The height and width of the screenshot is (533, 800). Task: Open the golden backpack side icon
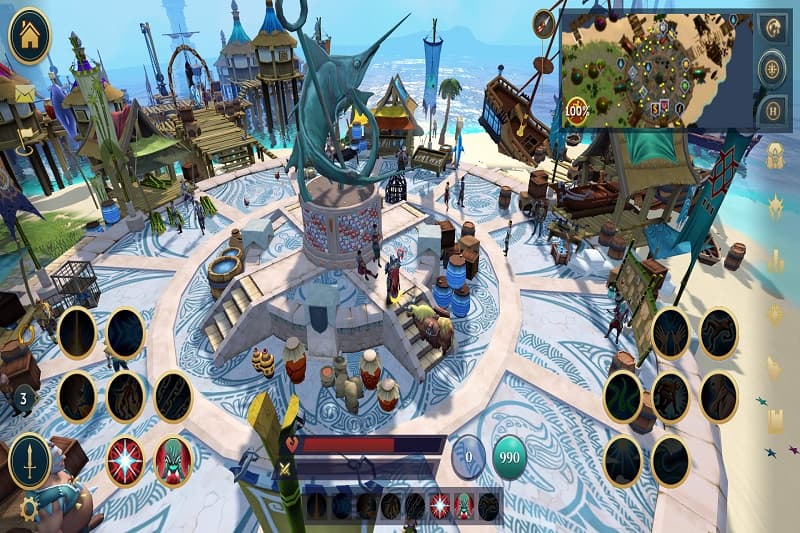[x=775, y=156]
